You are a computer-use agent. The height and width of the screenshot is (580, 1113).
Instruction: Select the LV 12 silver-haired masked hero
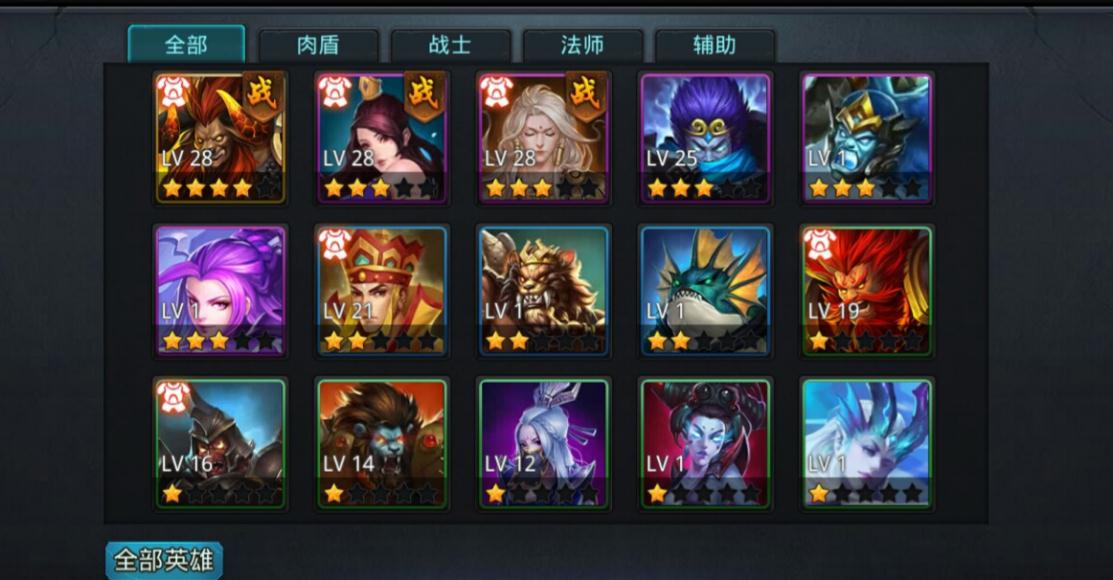coord(544,443)
